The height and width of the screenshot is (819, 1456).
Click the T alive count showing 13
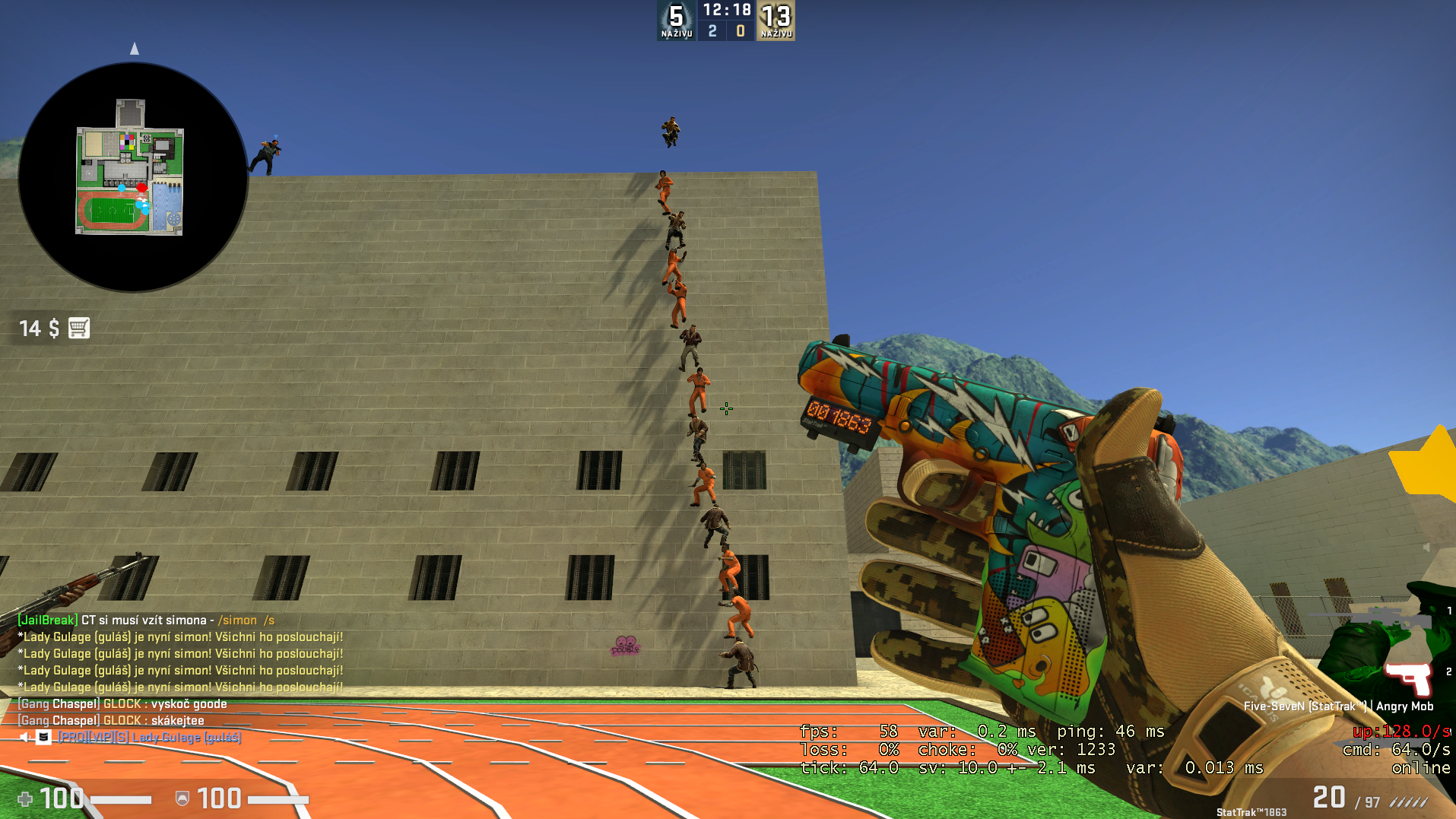tap(775, 15)
